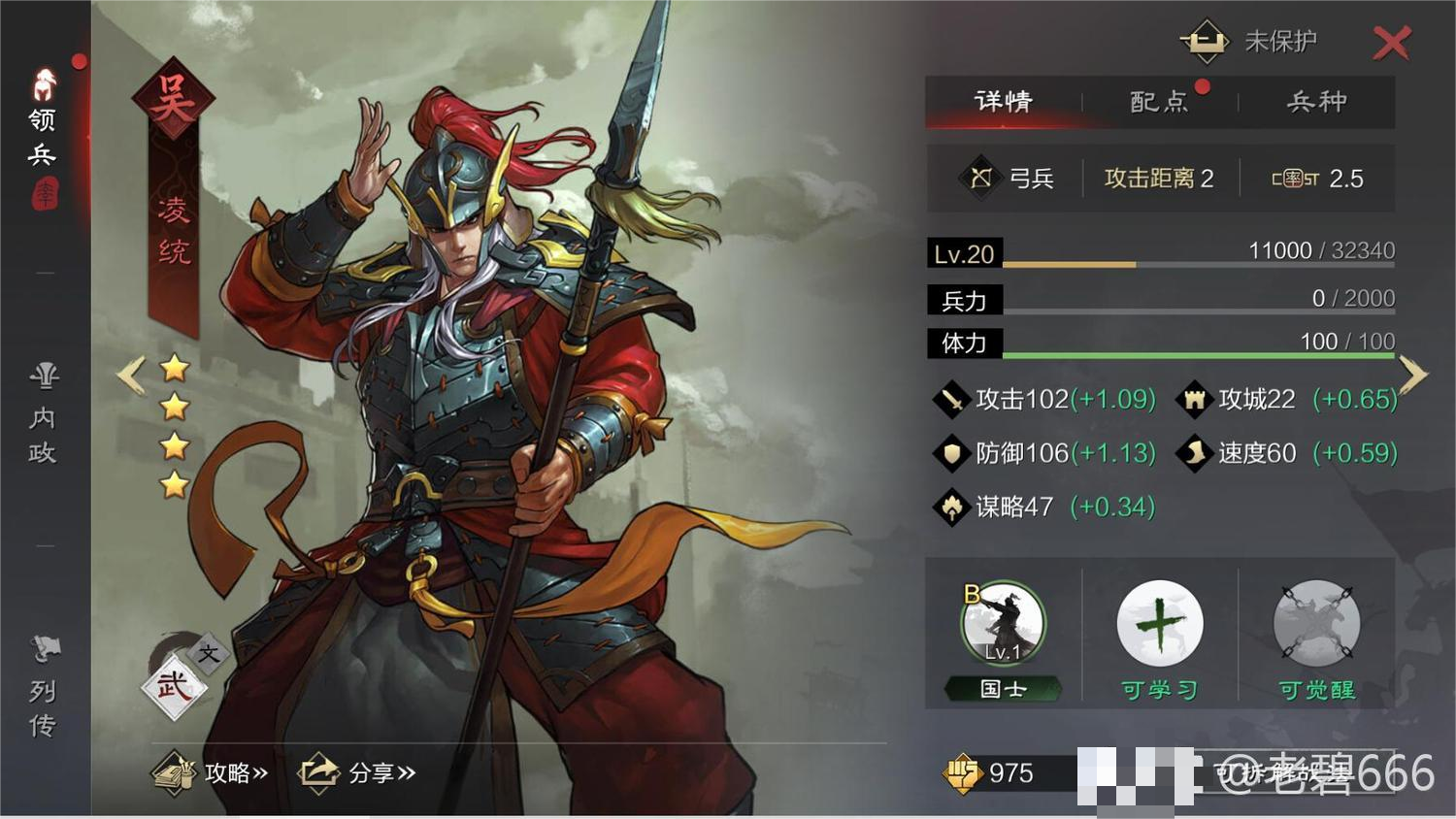Go to the previous hero with left arrow

click(x=130, y=375)
